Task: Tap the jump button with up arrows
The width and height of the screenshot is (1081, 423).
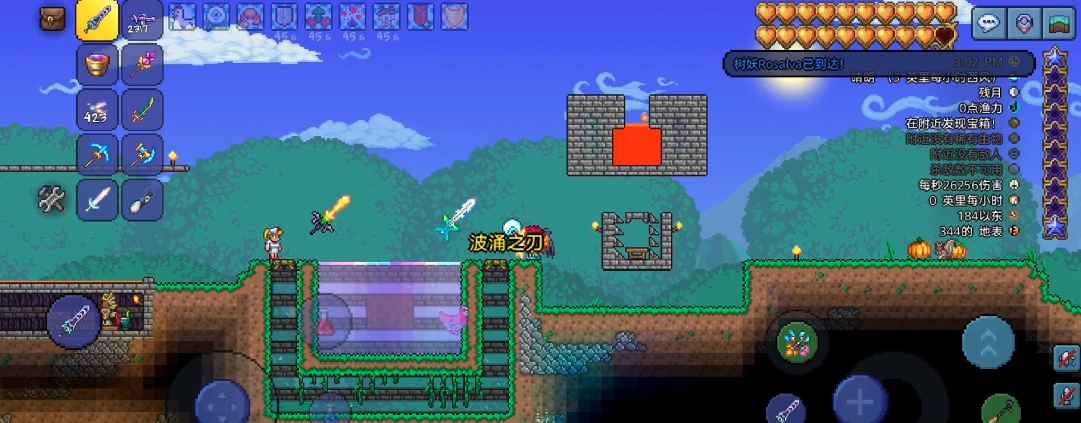Action: 987,342
